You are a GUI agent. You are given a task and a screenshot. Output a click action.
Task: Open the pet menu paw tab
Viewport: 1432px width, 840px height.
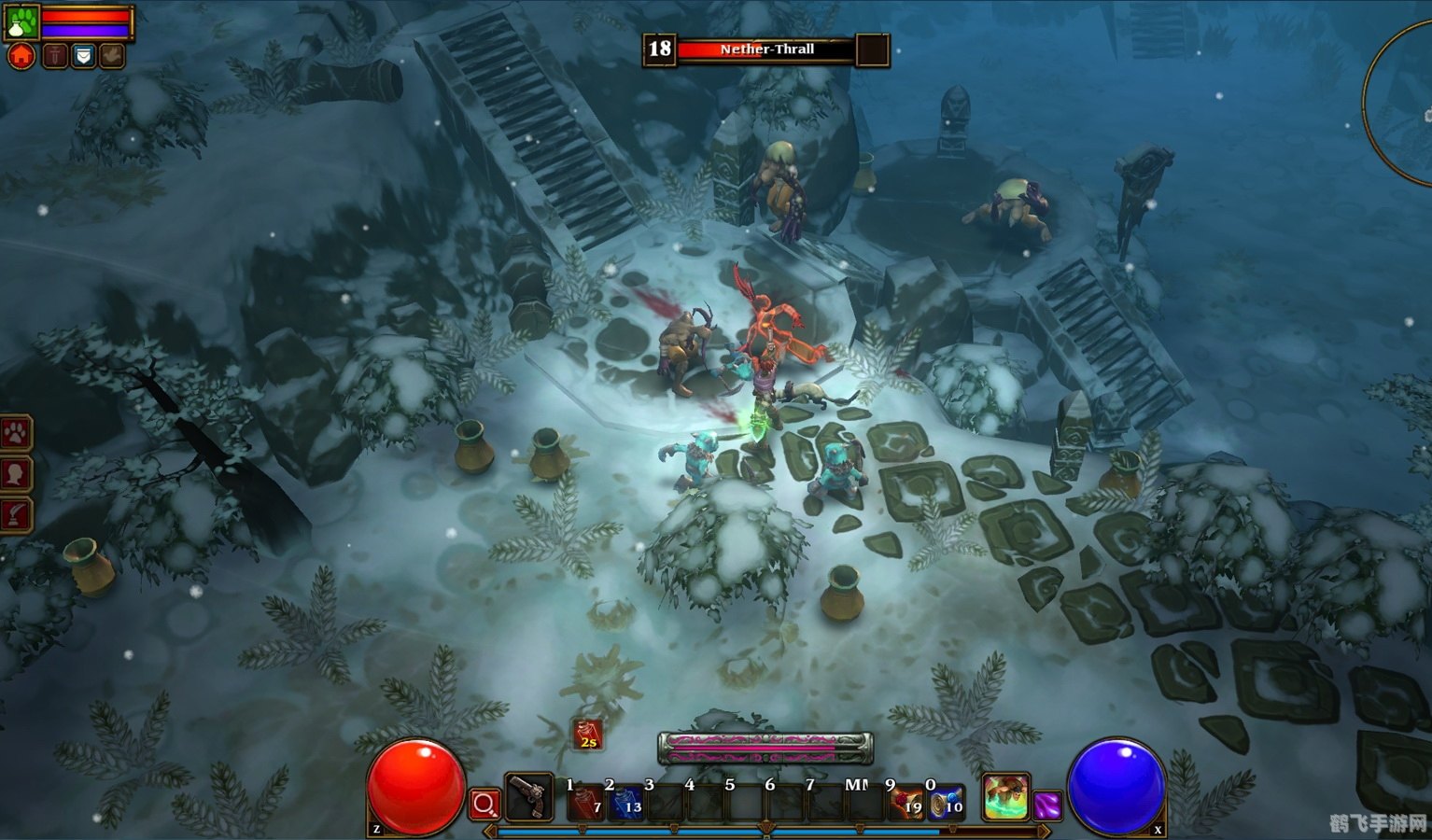tap(16, 432)
